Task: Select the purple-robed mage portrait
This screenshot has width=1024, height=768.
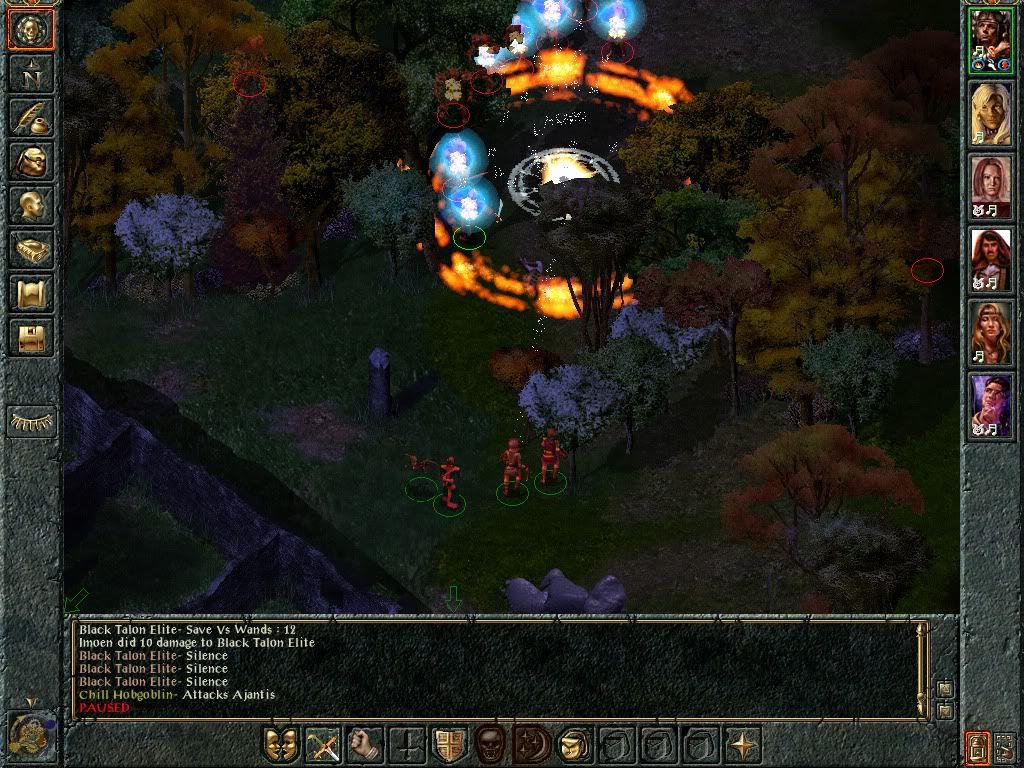Action: [x=990, y=406]
